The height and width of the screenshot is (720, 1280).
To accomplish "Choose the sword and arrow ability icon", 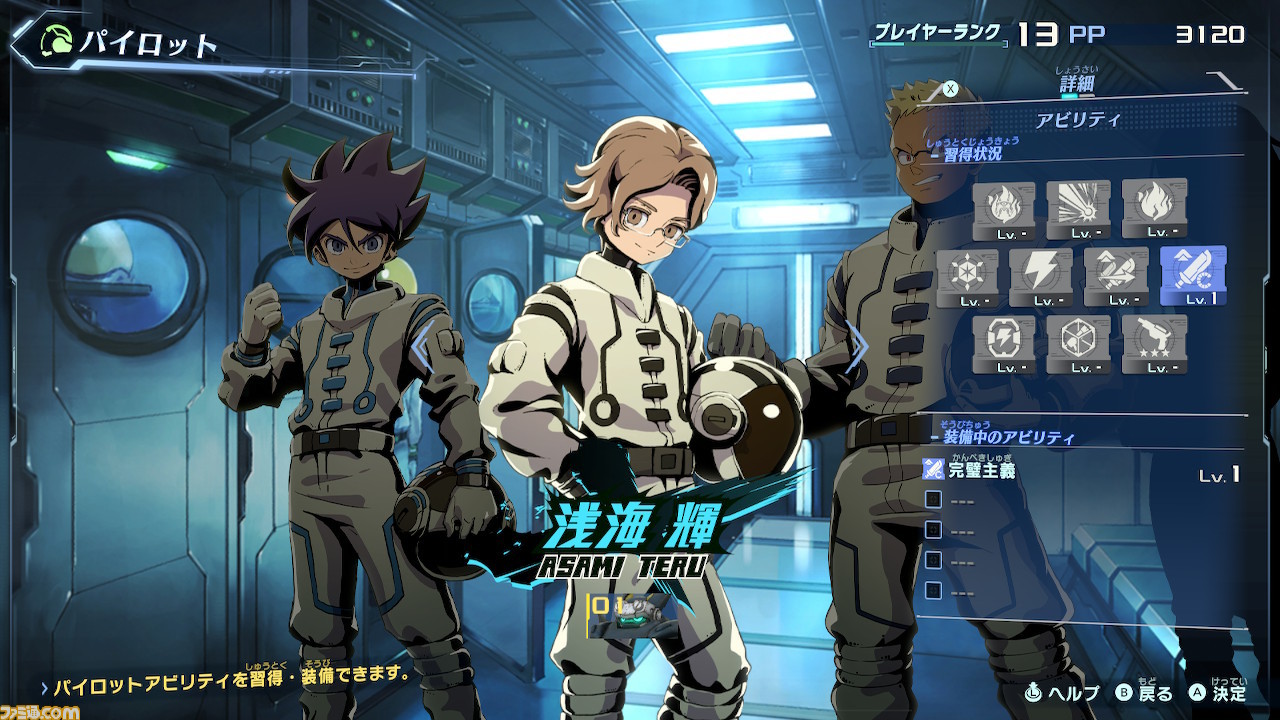I will 1116,277.
